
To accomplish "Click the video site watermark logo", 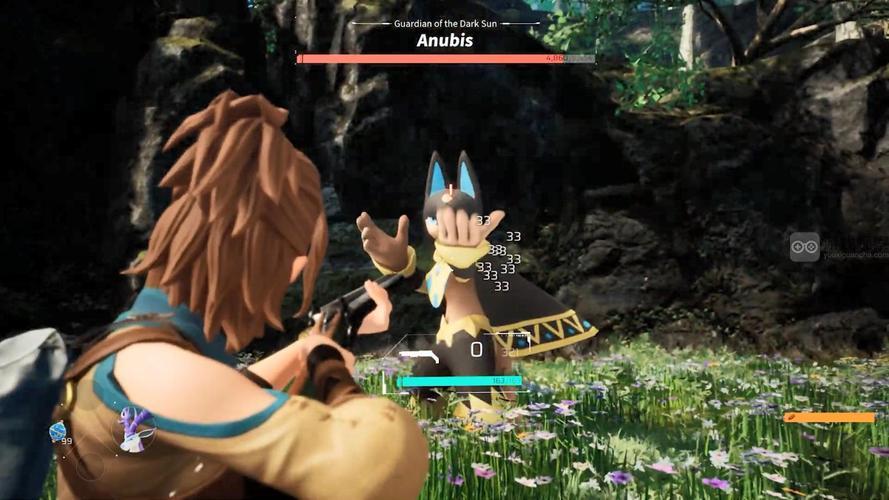I will point(804,247).
